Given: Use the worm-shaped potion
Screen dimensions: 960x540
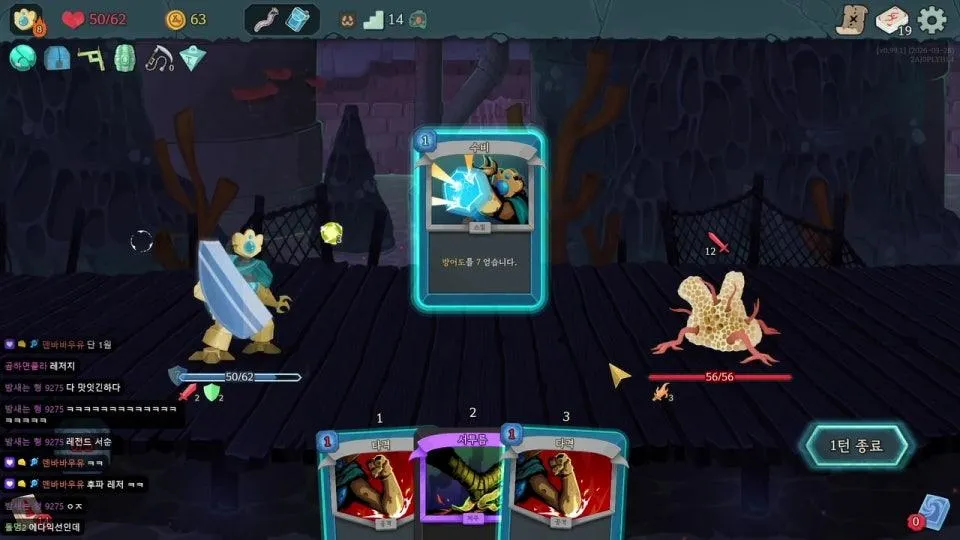Looking at the screenshot, I should coord(266,19).
